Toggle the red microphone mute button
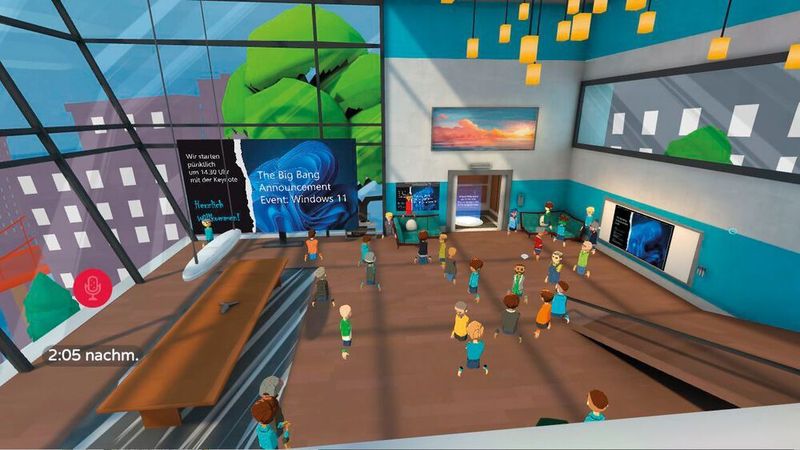This screenshot has height=450, width=800. 93,290
